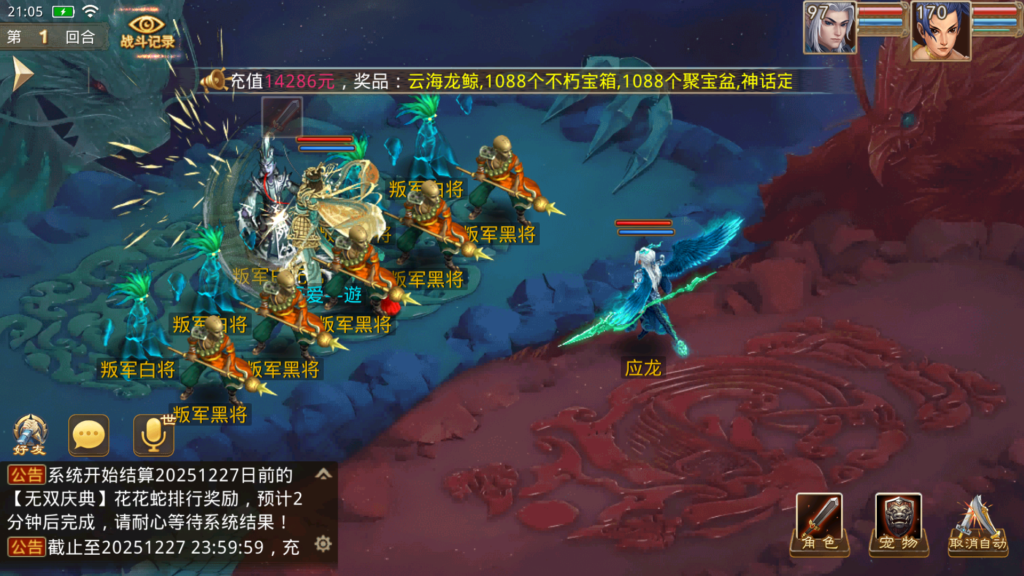Open the 宠物 pet menu
The width and height of the screenshot is (1024, 576).
(x=898, y=524)
